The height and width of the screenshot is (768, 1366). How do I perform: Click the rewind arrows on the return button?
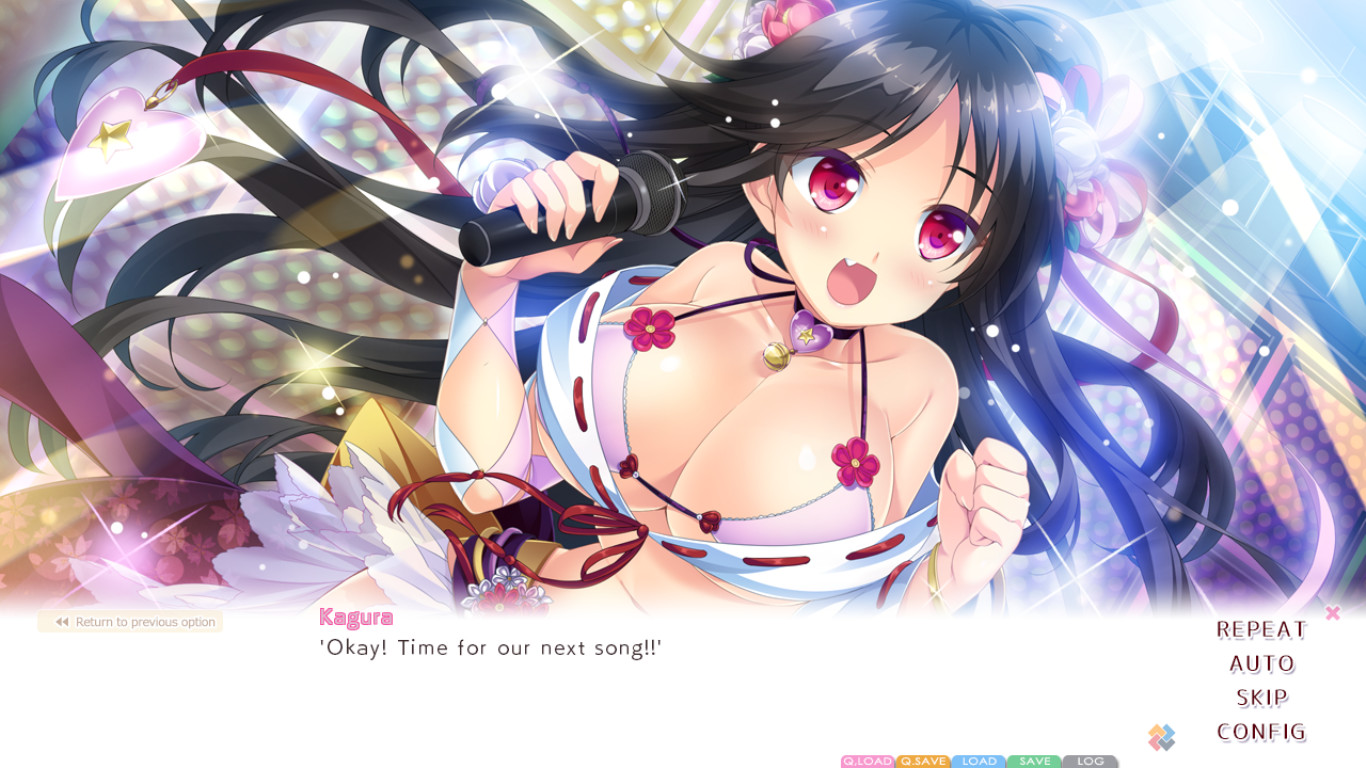[x=63, y=621]
